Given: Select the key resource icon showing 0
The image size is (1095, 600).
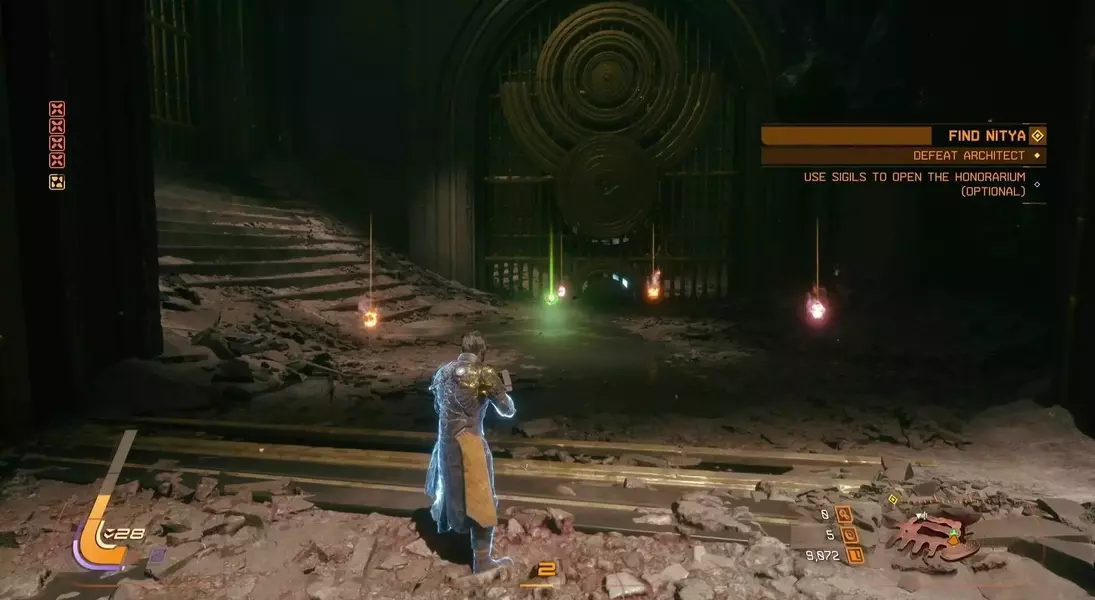Looking at the screenshot, I should pos(845,515).
